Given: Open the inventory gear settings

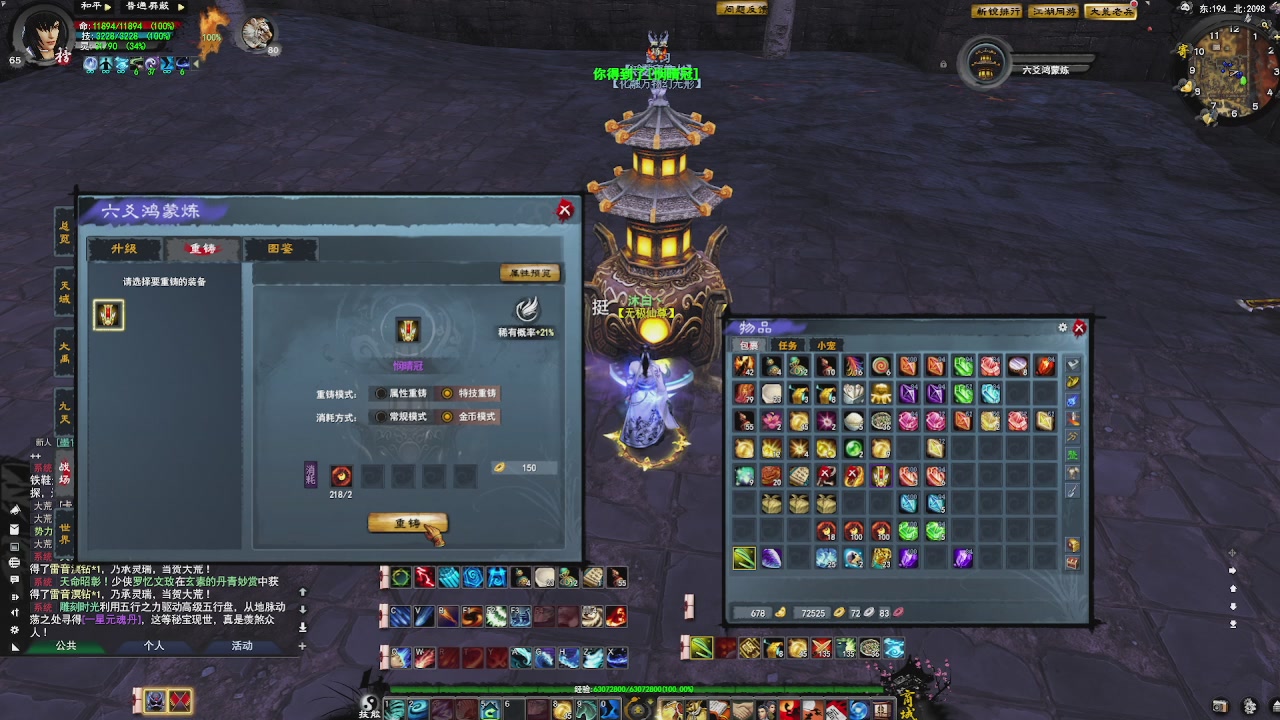Looking at the screenshot, I should point(1063,328).
